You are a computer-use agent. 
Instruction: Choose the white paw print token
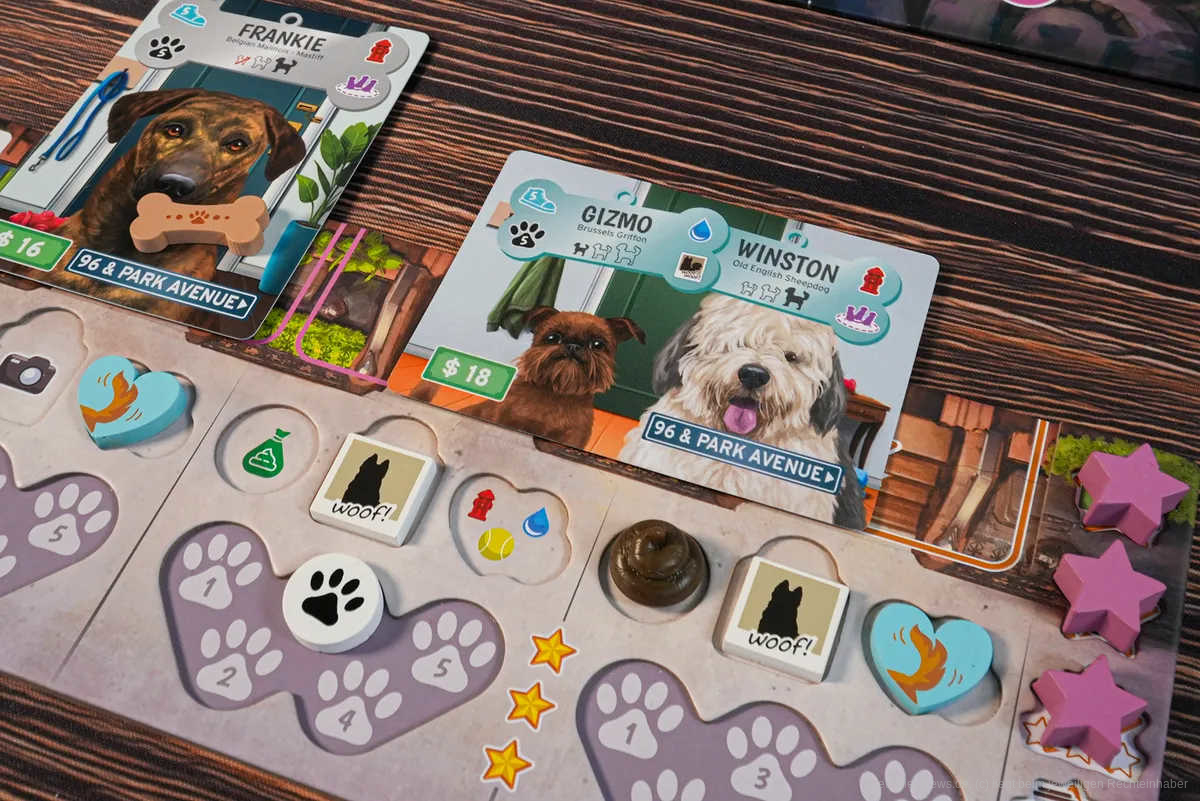[x=332, y=602]
